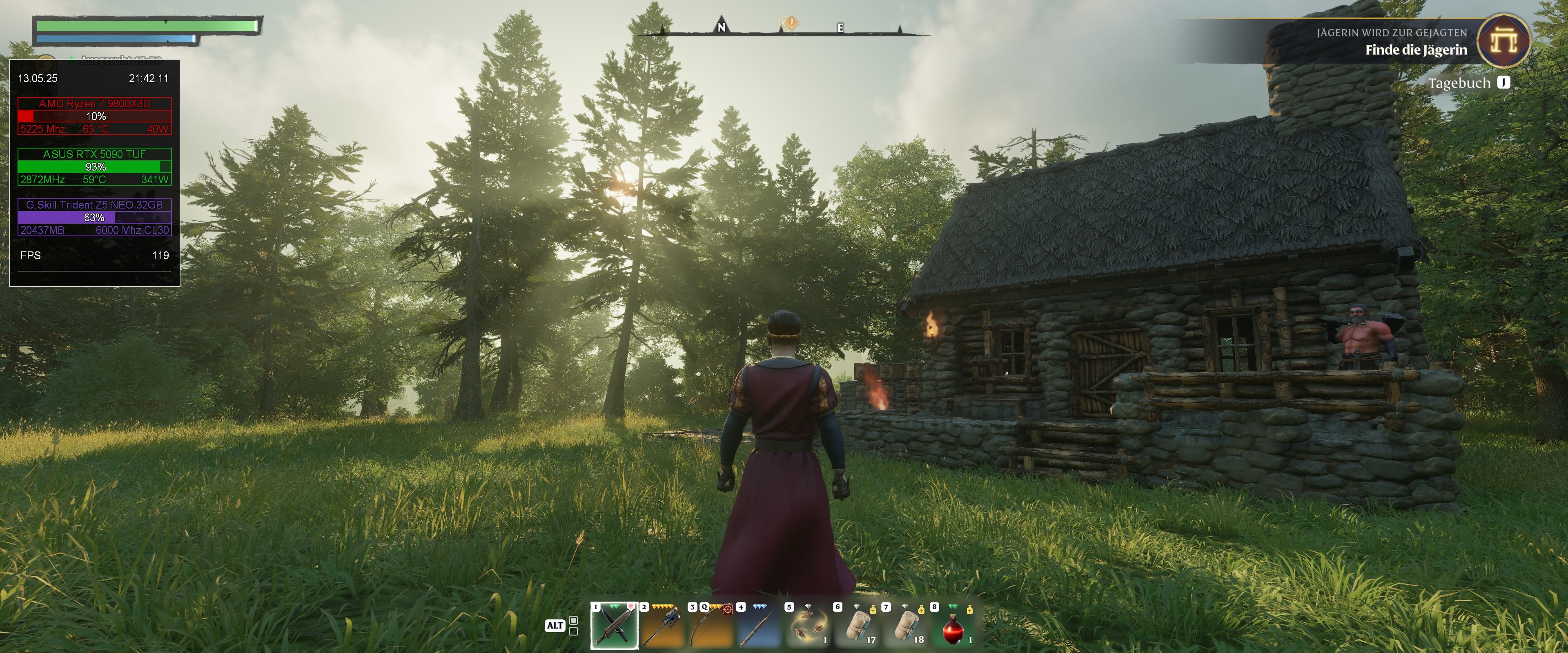Select the bandage stack of 18
Screen dimensions: 1568x653
click(x=904, y=626)
